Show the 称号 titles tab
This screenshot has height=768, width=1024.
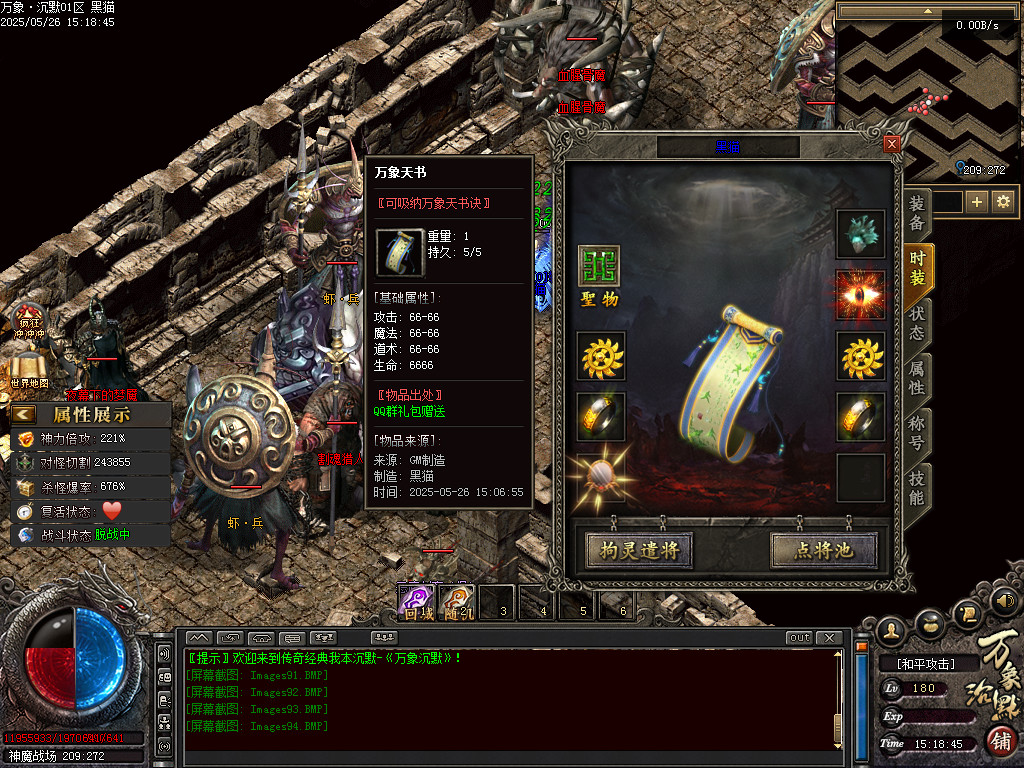click(x=917, y=432)
